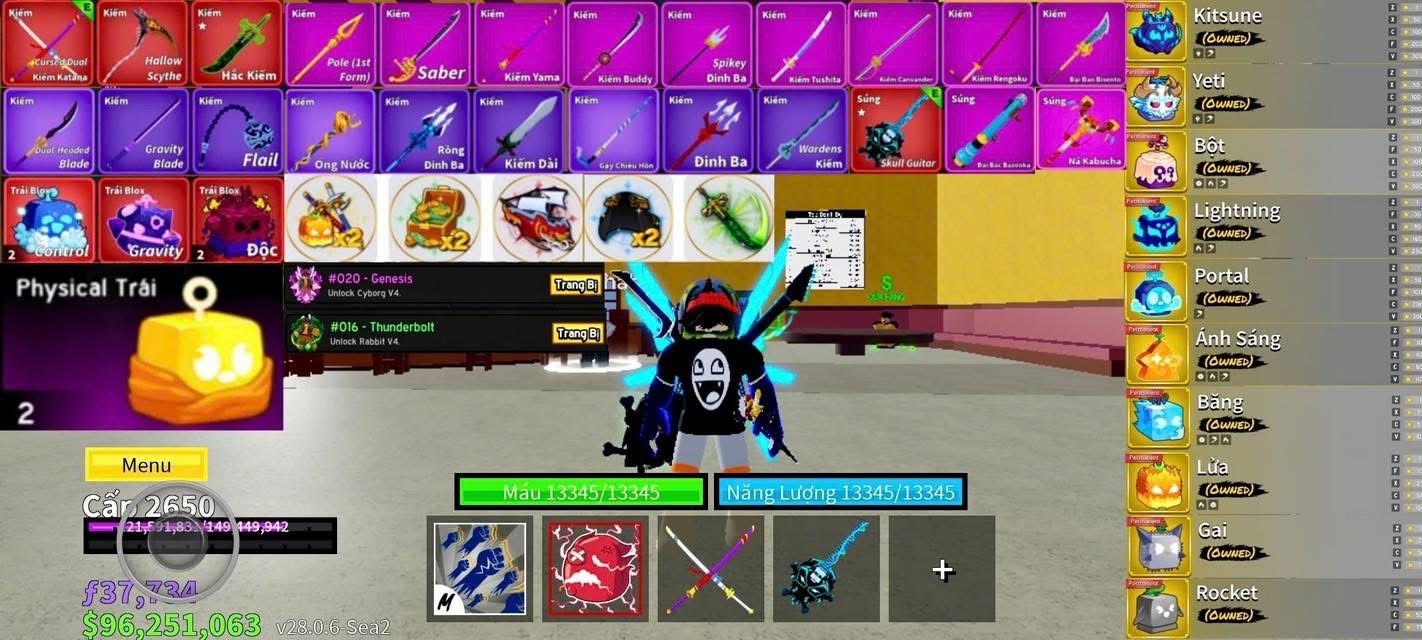Screen dimensions: 1422x640
Task: Select the Flail weapon slot
Action: pyautogui.click(x=236, y=131)
